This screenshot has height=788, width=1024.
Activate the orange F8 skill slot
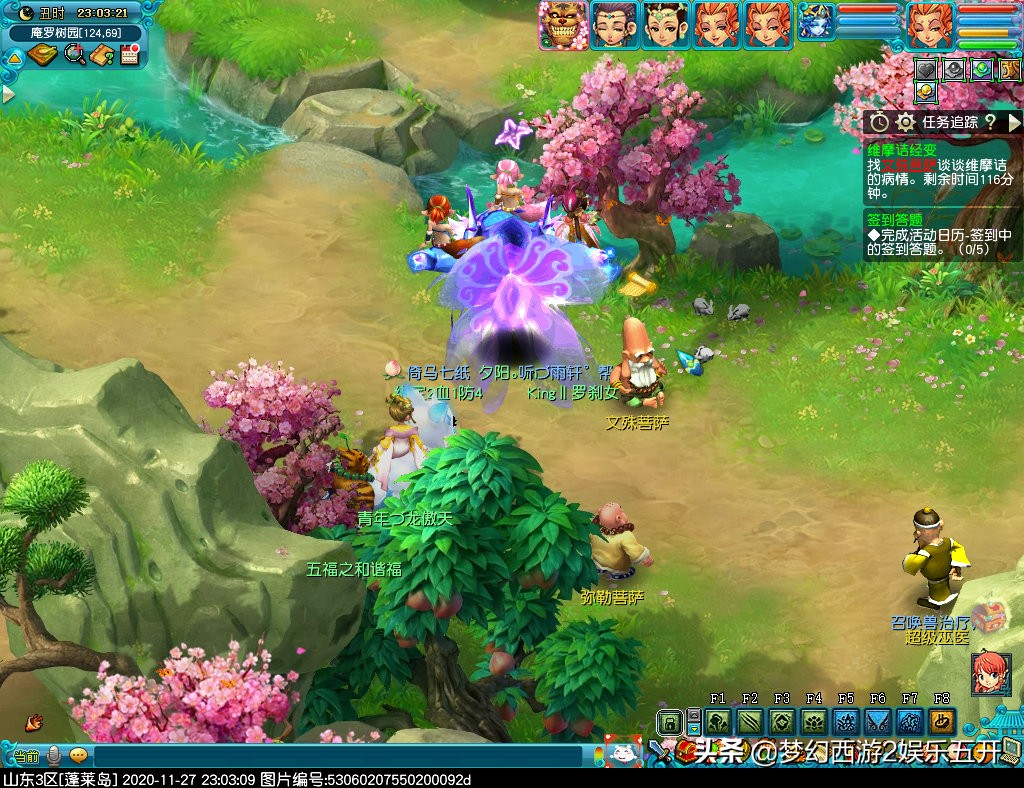(x=941, y=721)
